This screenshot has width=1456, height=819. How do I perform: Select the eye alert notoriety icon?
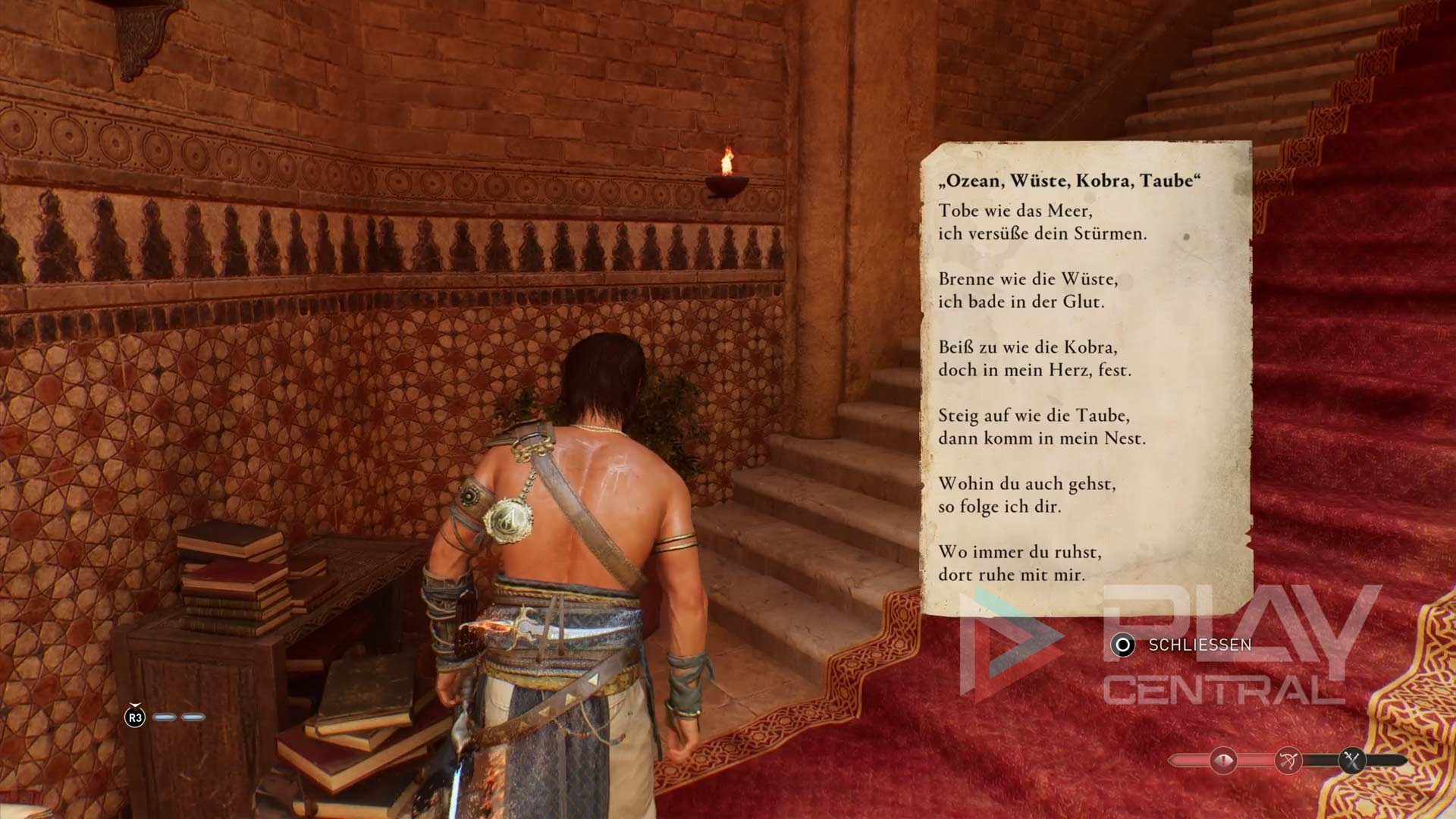pos(1223,760)
